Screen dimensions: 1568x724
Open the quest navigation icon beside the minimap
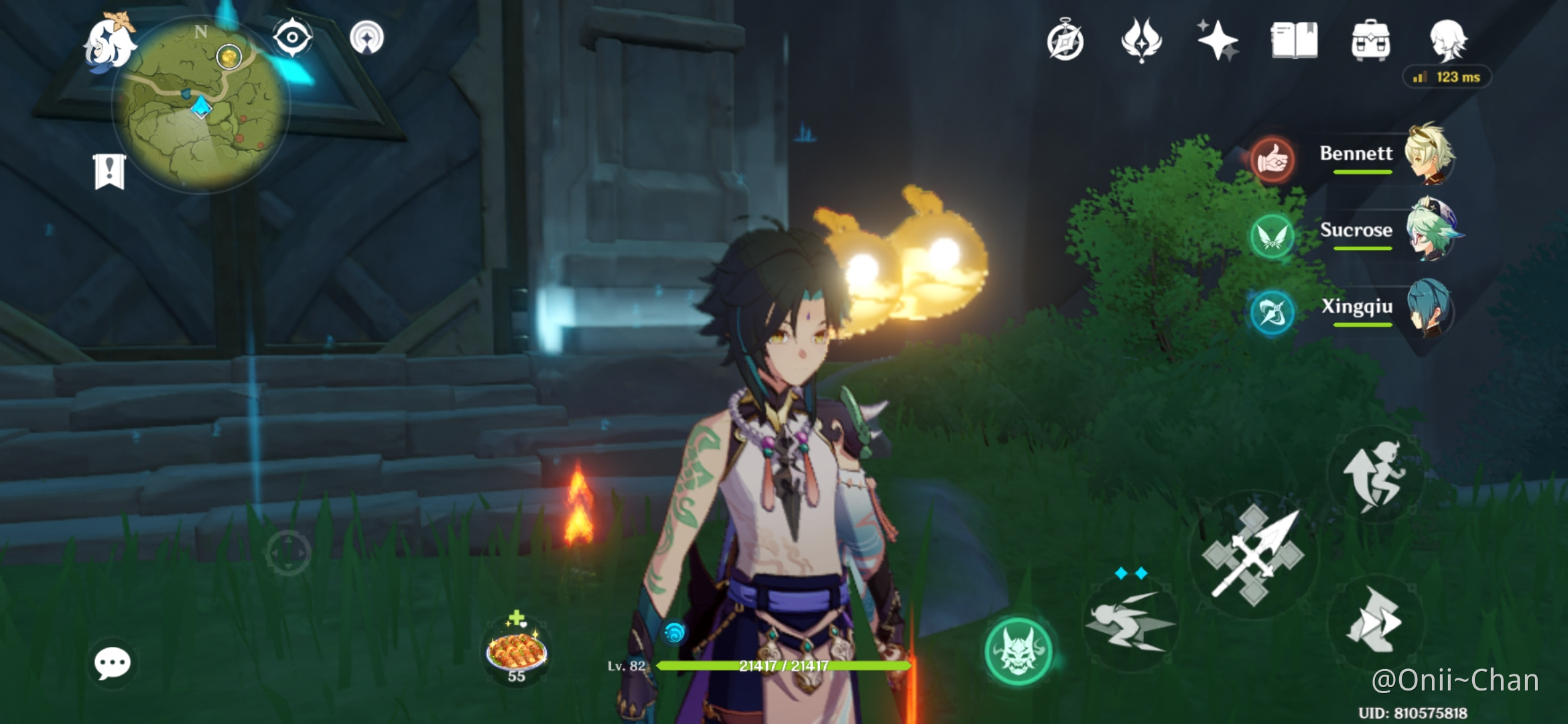(367, 38)
